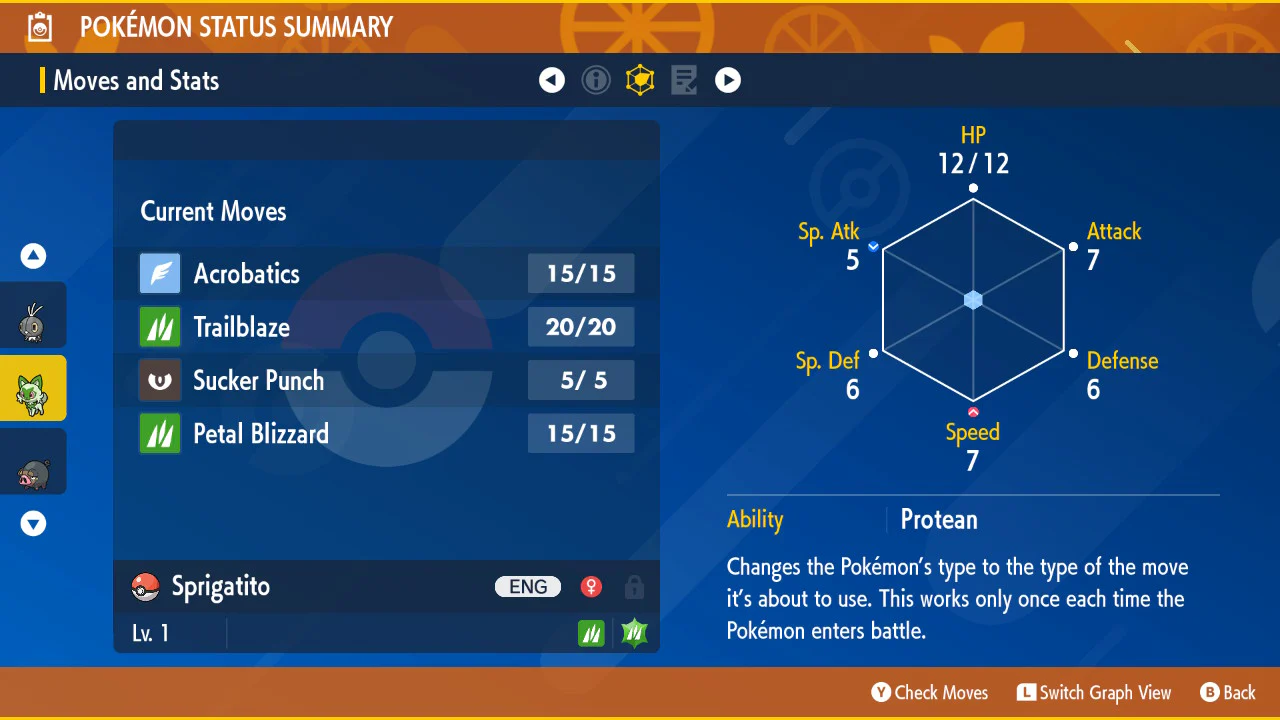1280x720 pixels.
Task: Switch to the memo notes tab
Action: pos(684,80)
